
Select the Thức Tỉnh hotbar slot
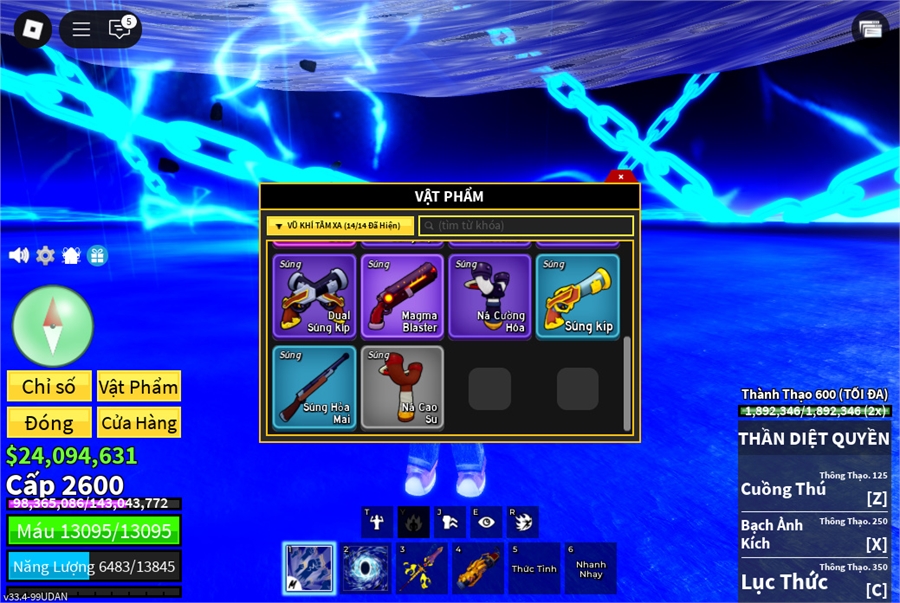click(534, 568)
